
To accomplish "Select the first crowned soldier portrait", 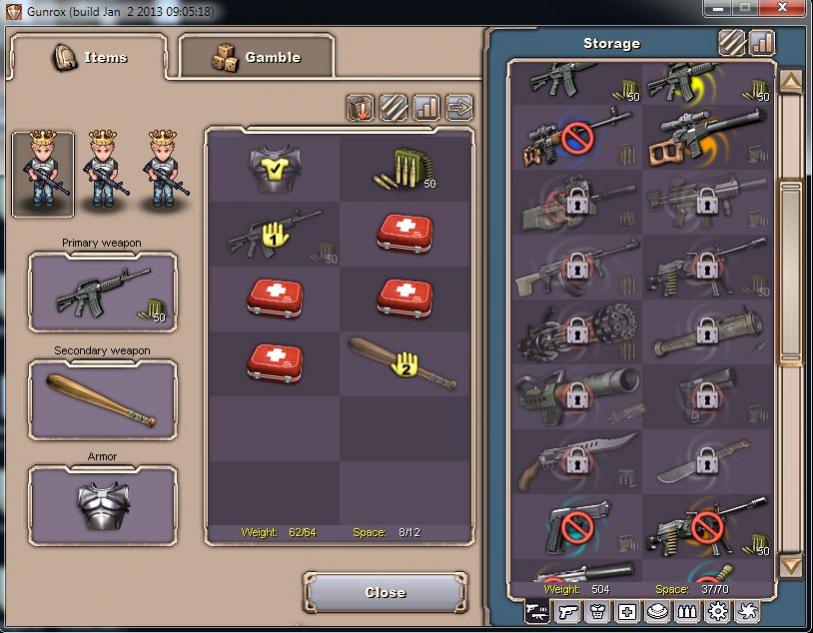I will (43, 173).
